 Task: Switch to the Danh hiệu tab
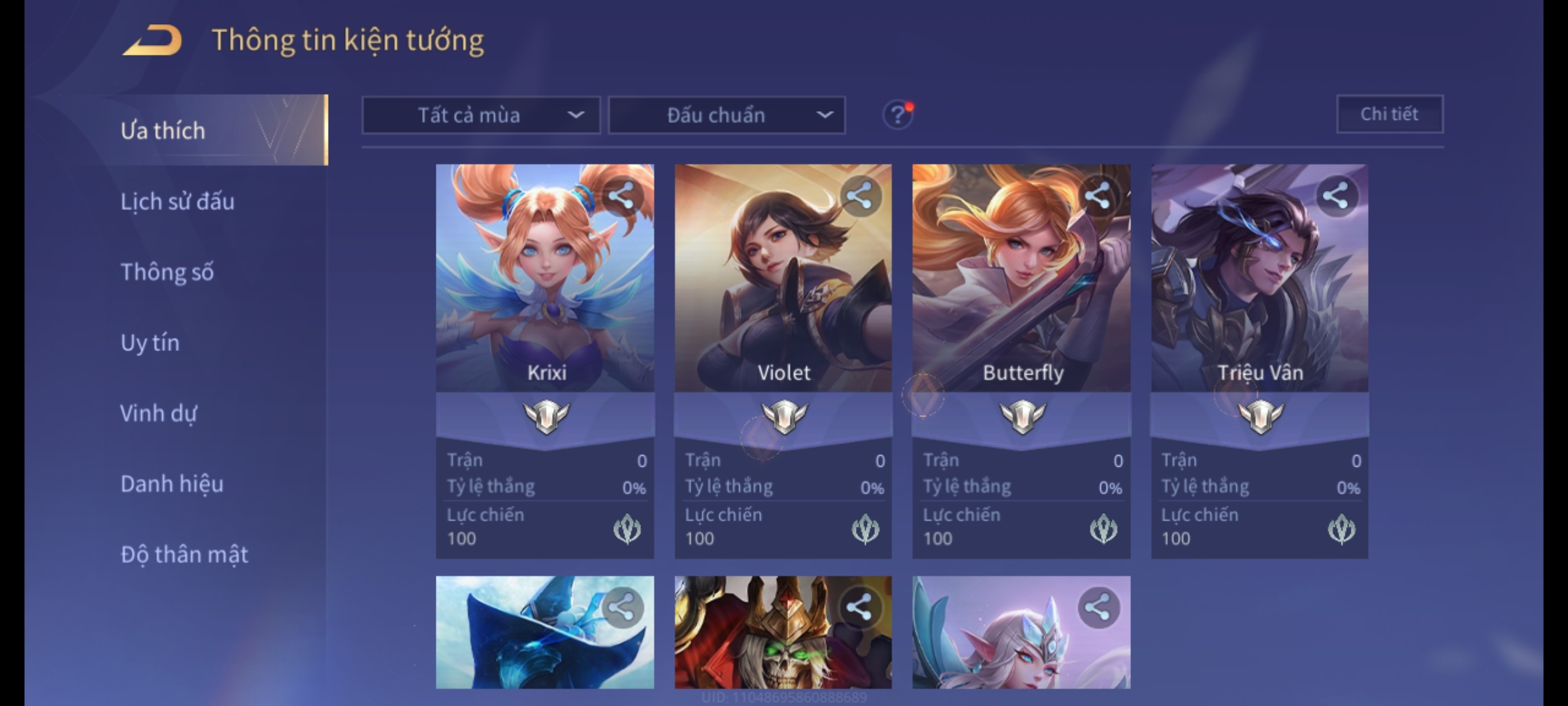(172, 484)
